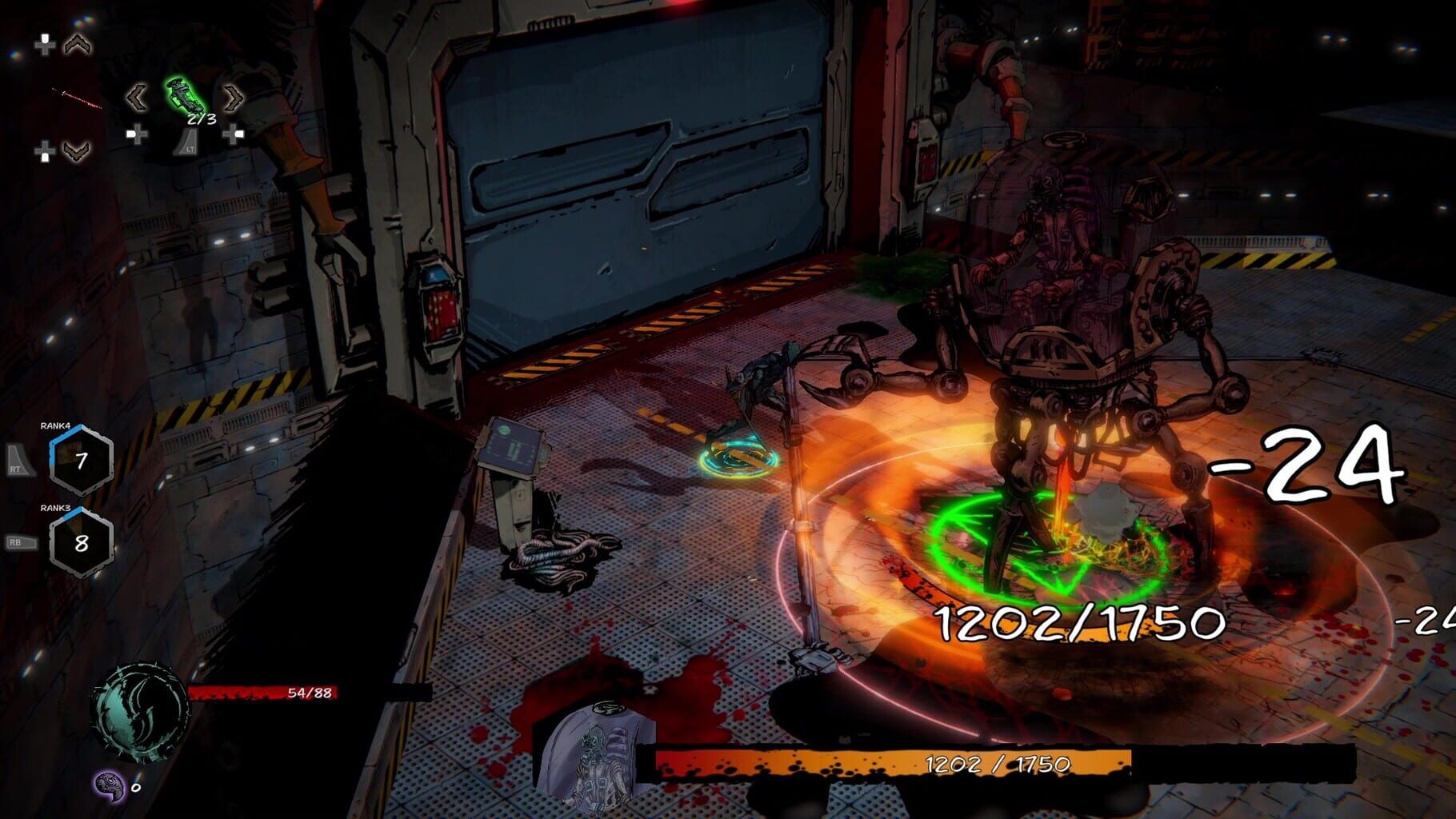
Task: Expand the left chevron to cycle items backward
Action: 138,97
